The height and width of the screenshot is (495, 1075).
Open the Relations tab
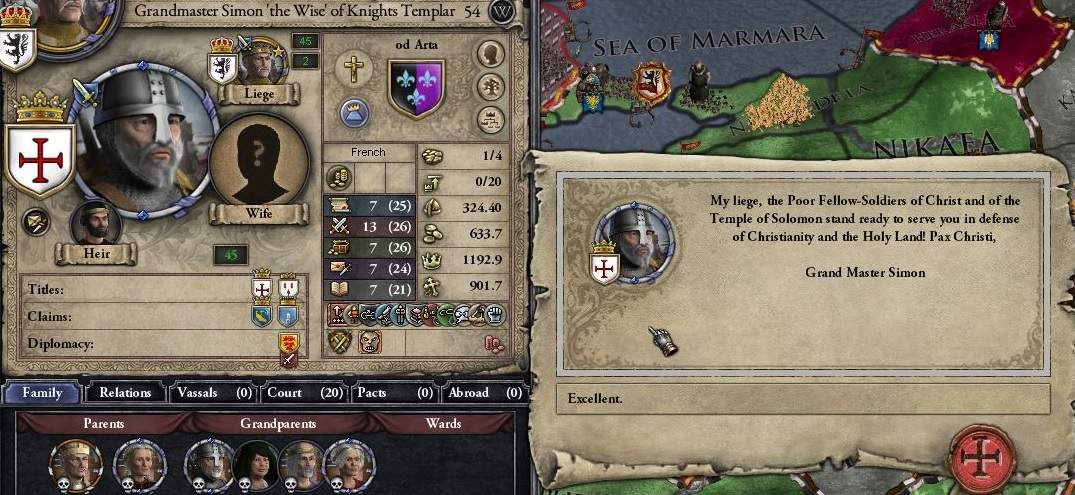pyautogui.click(x=124, y=393)
